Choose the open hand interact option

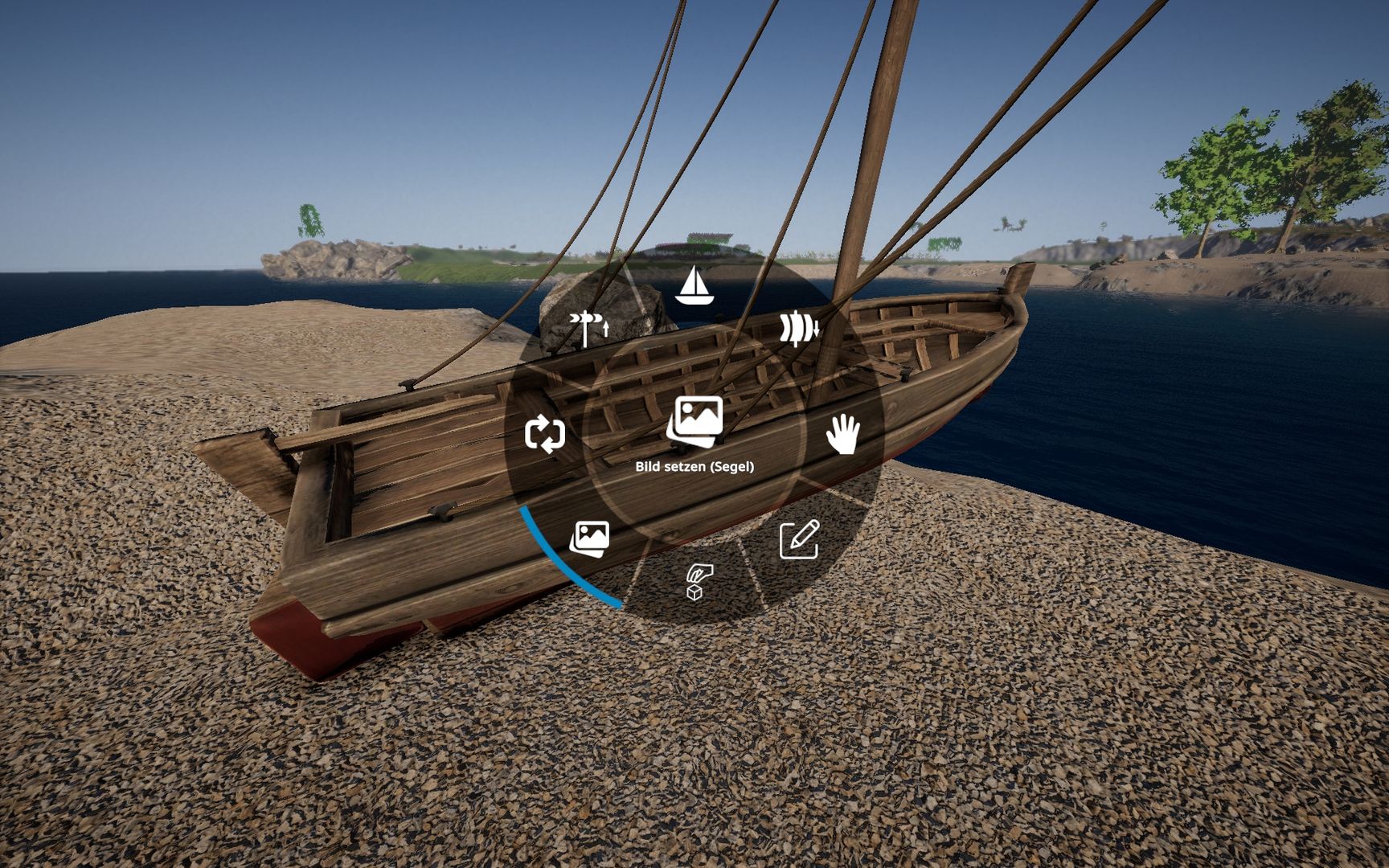point(843,434)
